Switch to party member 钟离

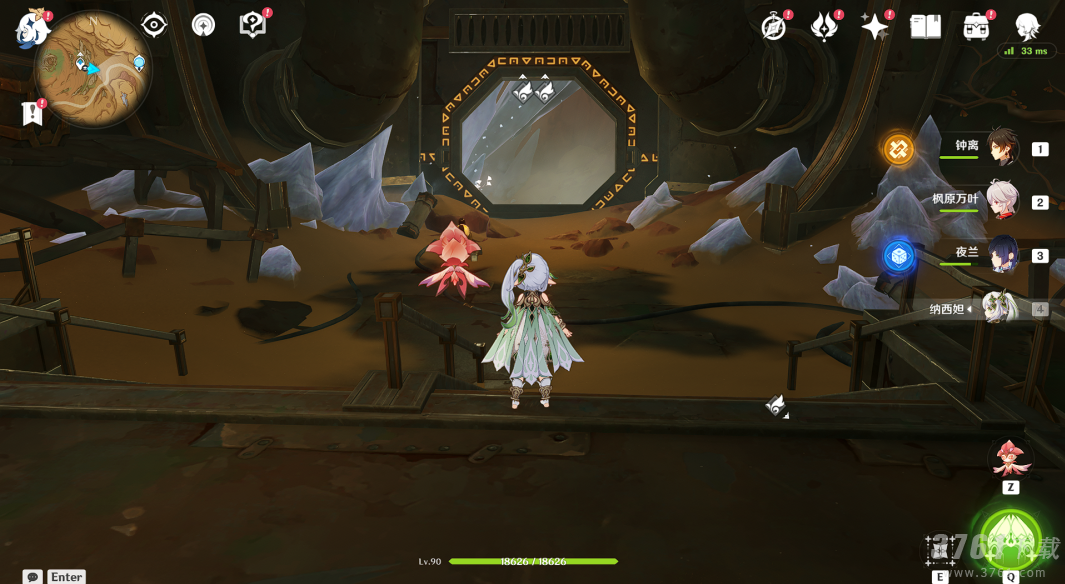(x=1002, y=149)
